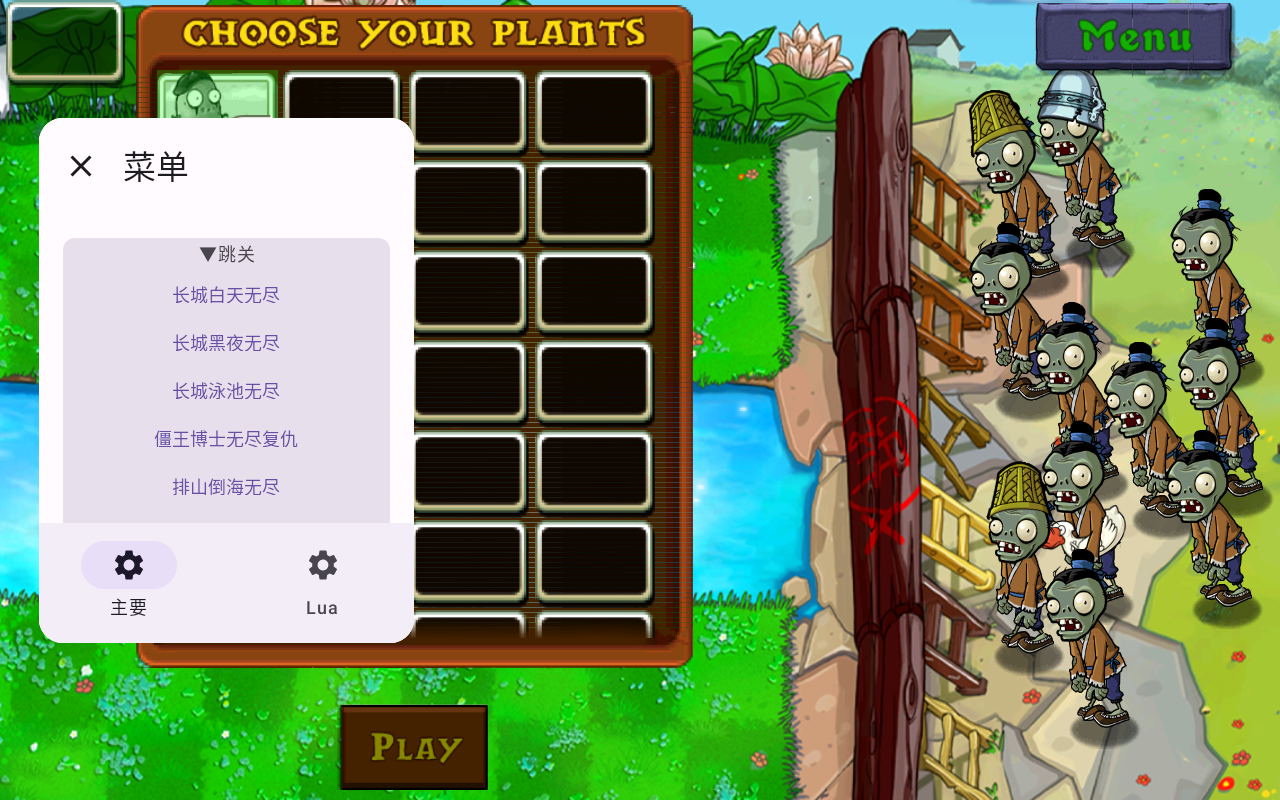Close the 菜单 overlay panel
Viewport: 1280px width, 800px height.
[x=81, y=166]
